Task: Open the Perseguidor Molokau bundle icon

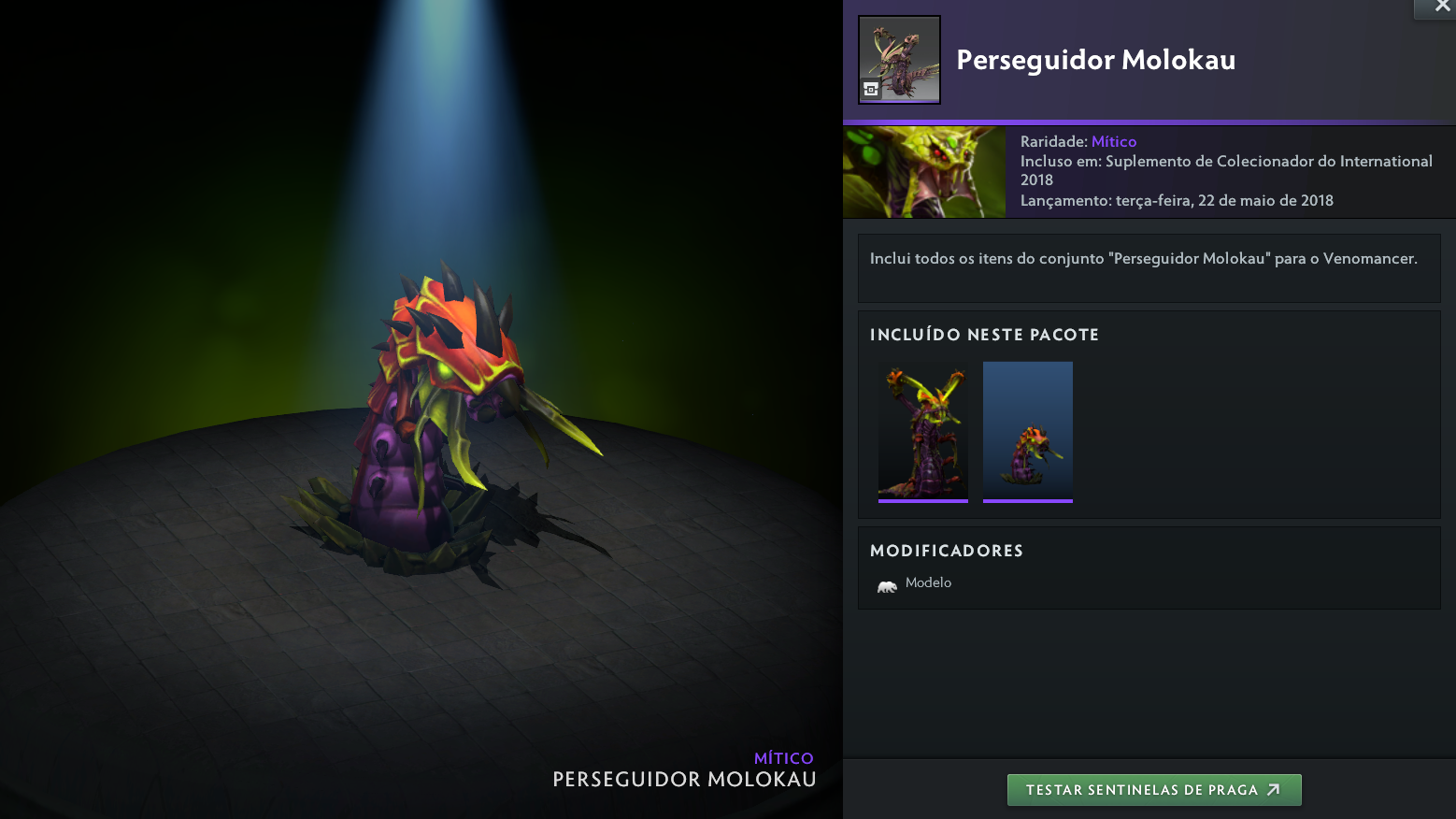Action: 899,60
